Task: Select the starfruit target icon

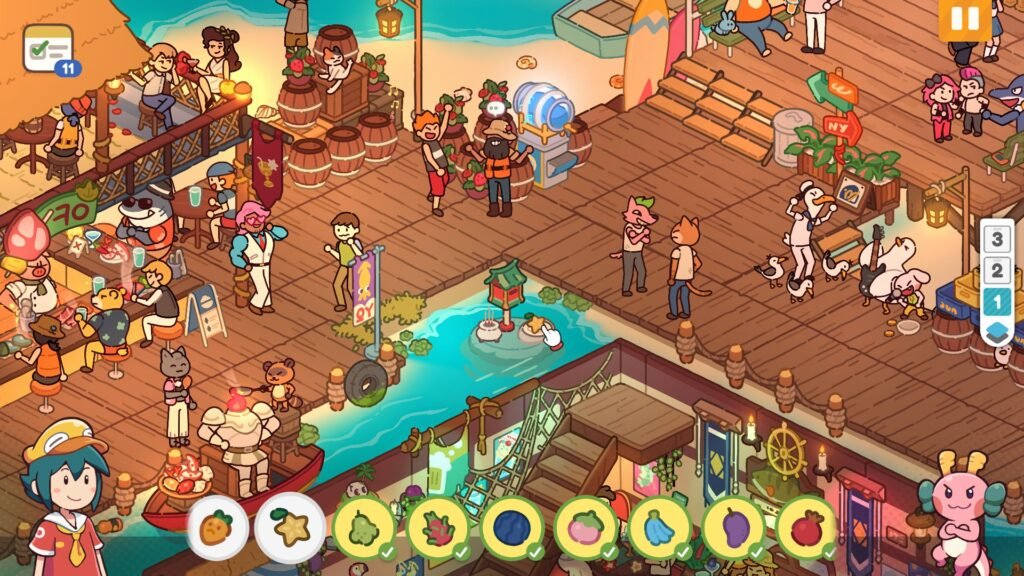Action: coord(290,527)
